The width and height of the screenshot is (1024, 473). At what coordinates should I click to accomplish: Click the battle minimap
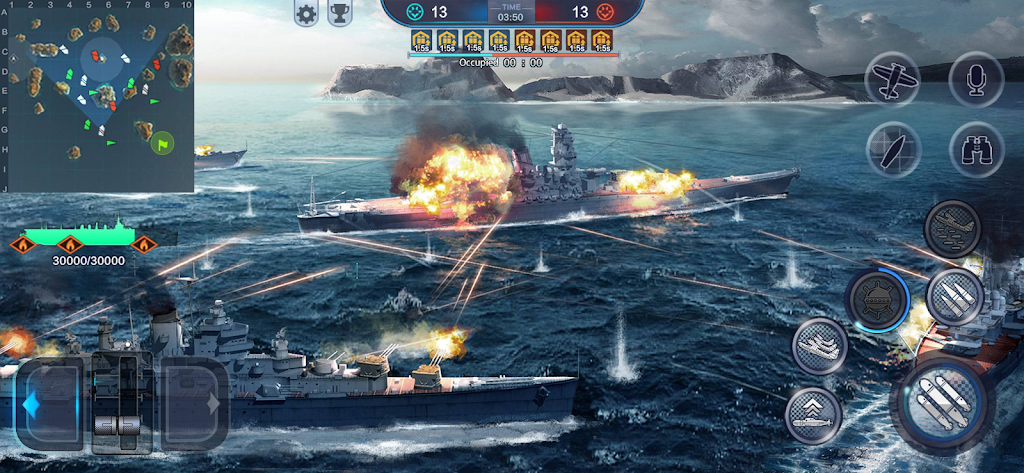click(97, 97)
